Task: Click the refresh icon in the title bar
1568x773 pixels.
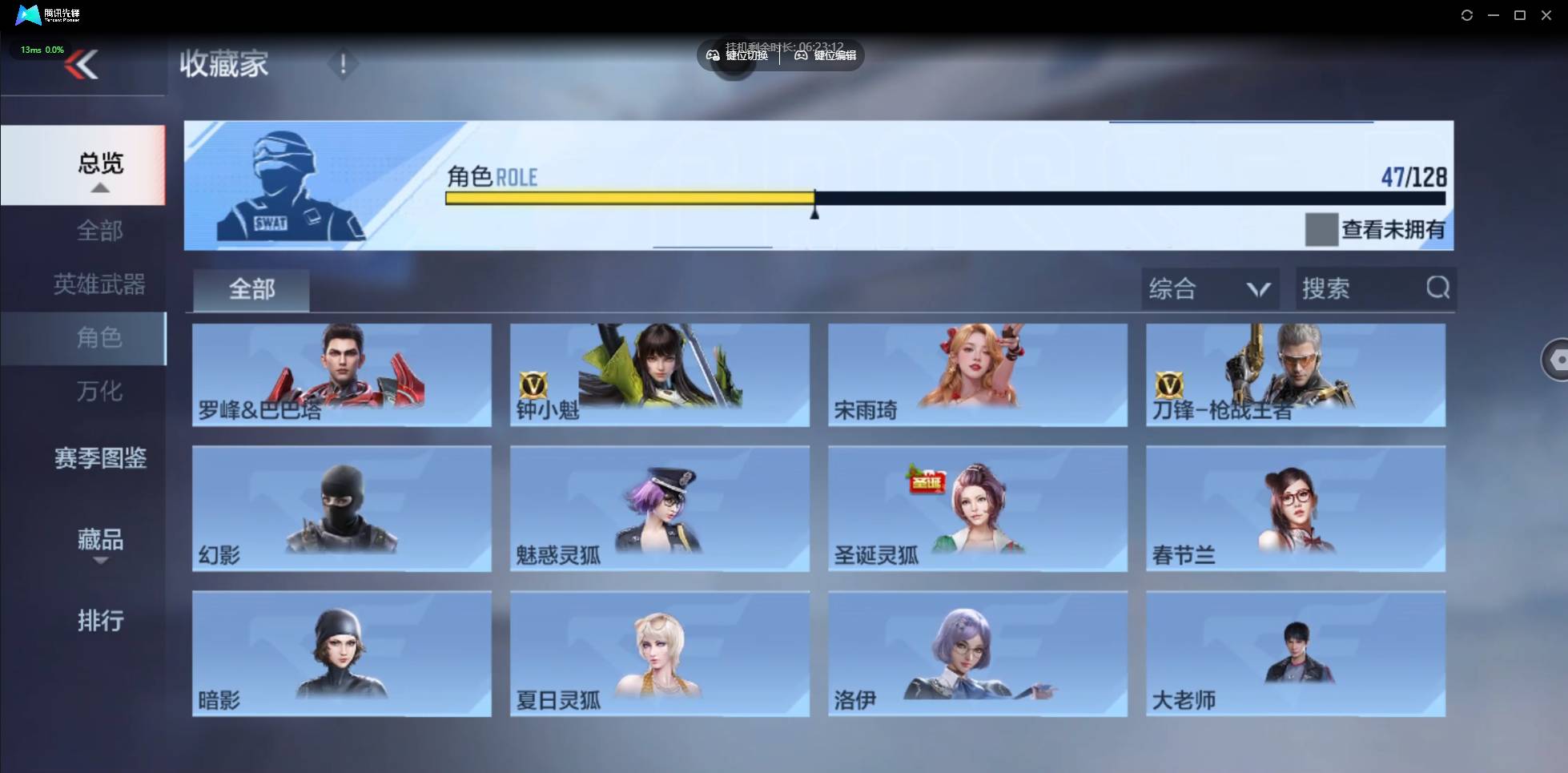Action: 1467,14
